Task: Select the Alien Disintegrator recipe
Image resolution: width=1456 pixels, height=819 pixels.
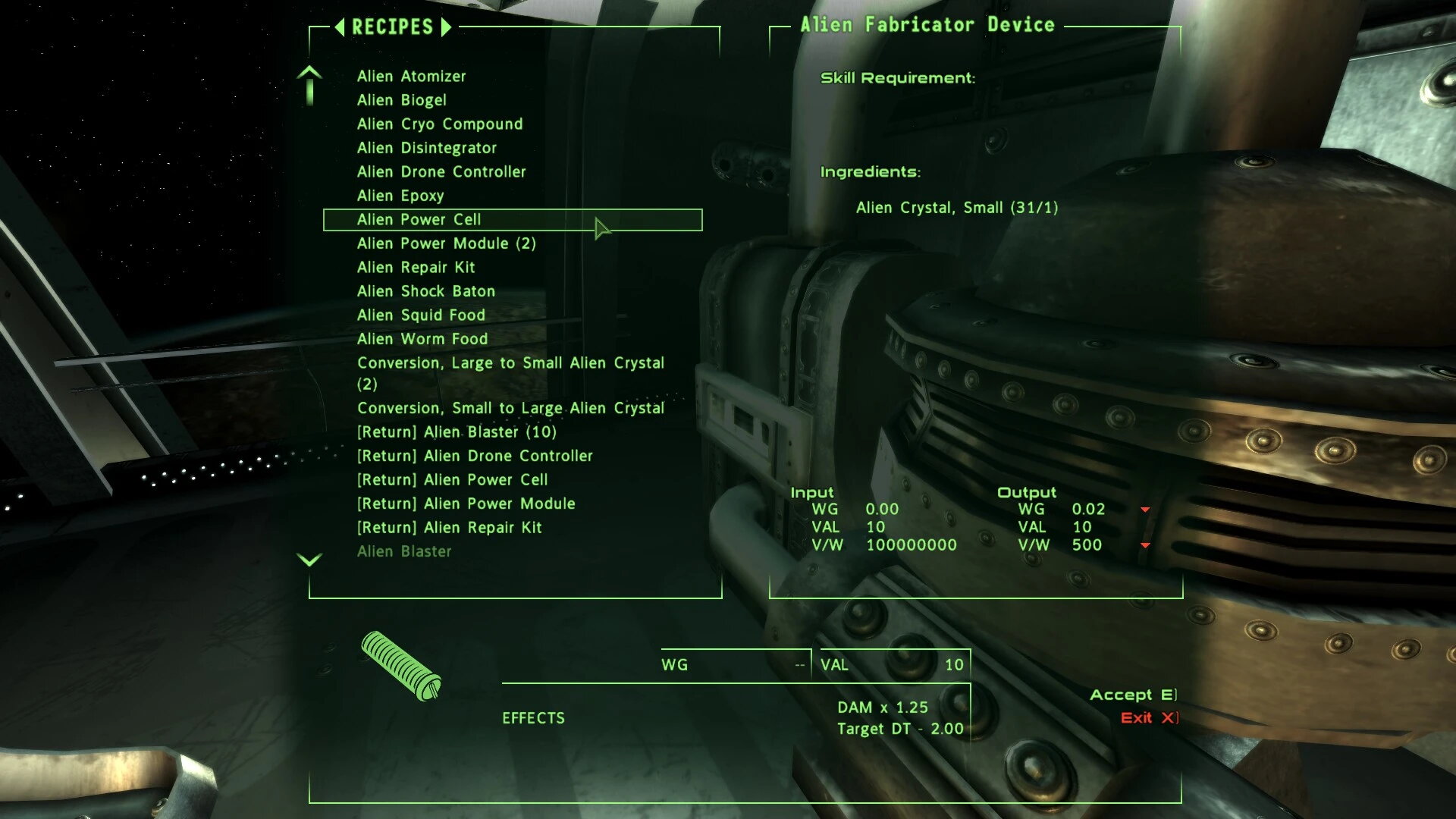Action: pos(428,147)
